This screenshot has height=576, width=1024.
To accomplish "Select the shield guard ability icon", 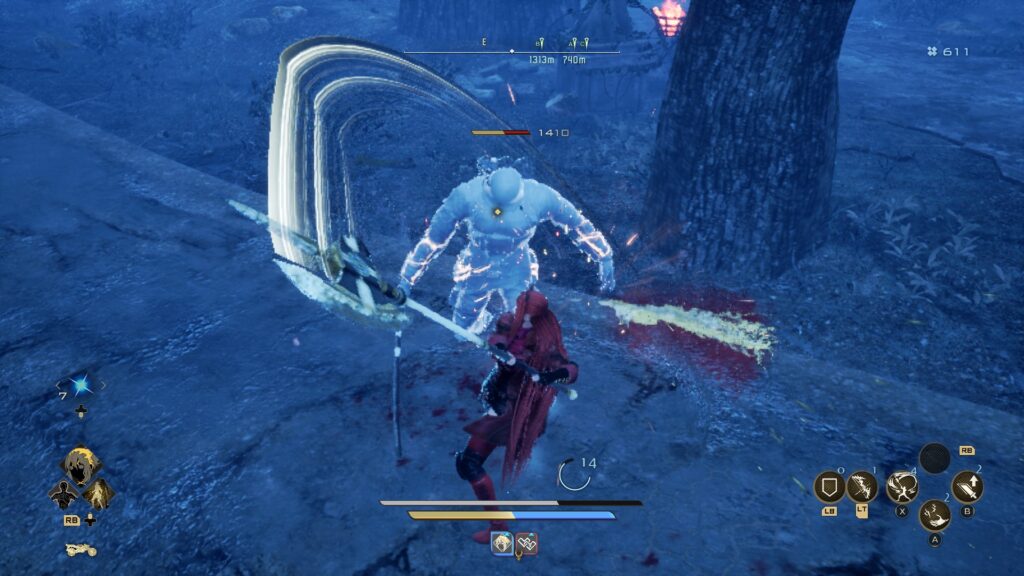I will pyautogui.click(x=829, y=487).
